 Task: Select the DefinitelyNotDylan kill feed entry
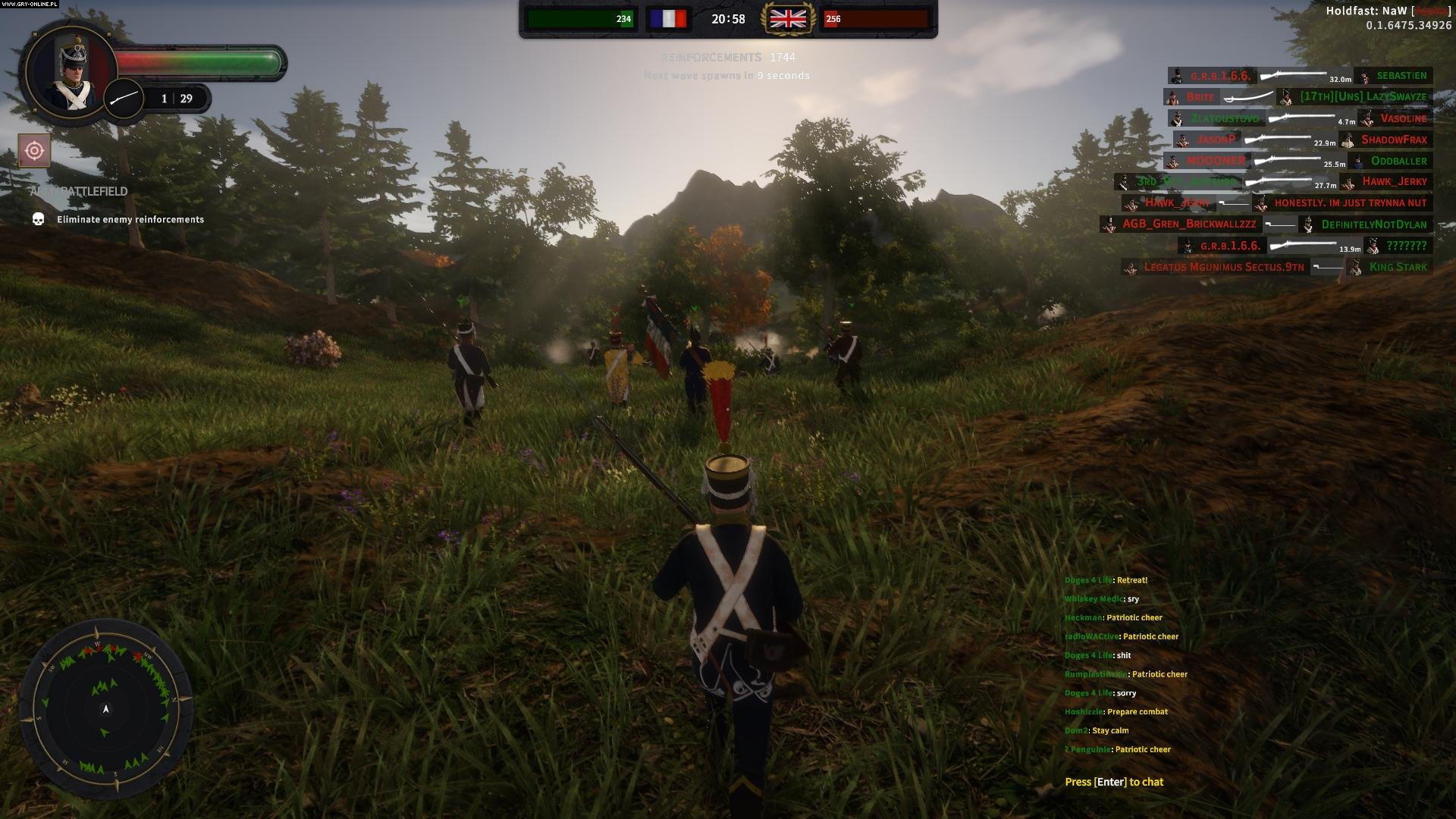pyautogui.click(x=1373, y=224)
